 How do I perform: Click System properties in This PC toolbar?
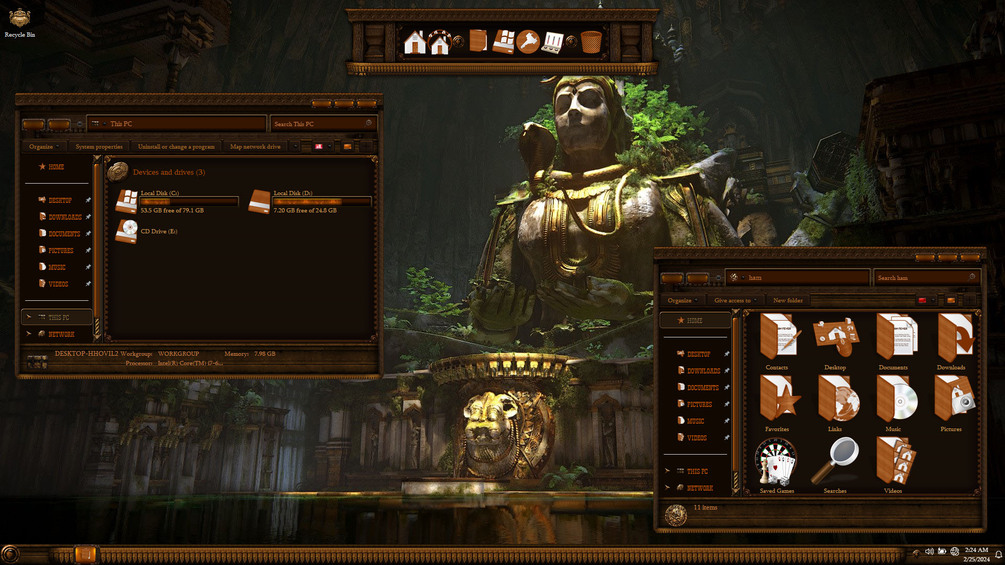pyautogui.click(x=99, y=147)
